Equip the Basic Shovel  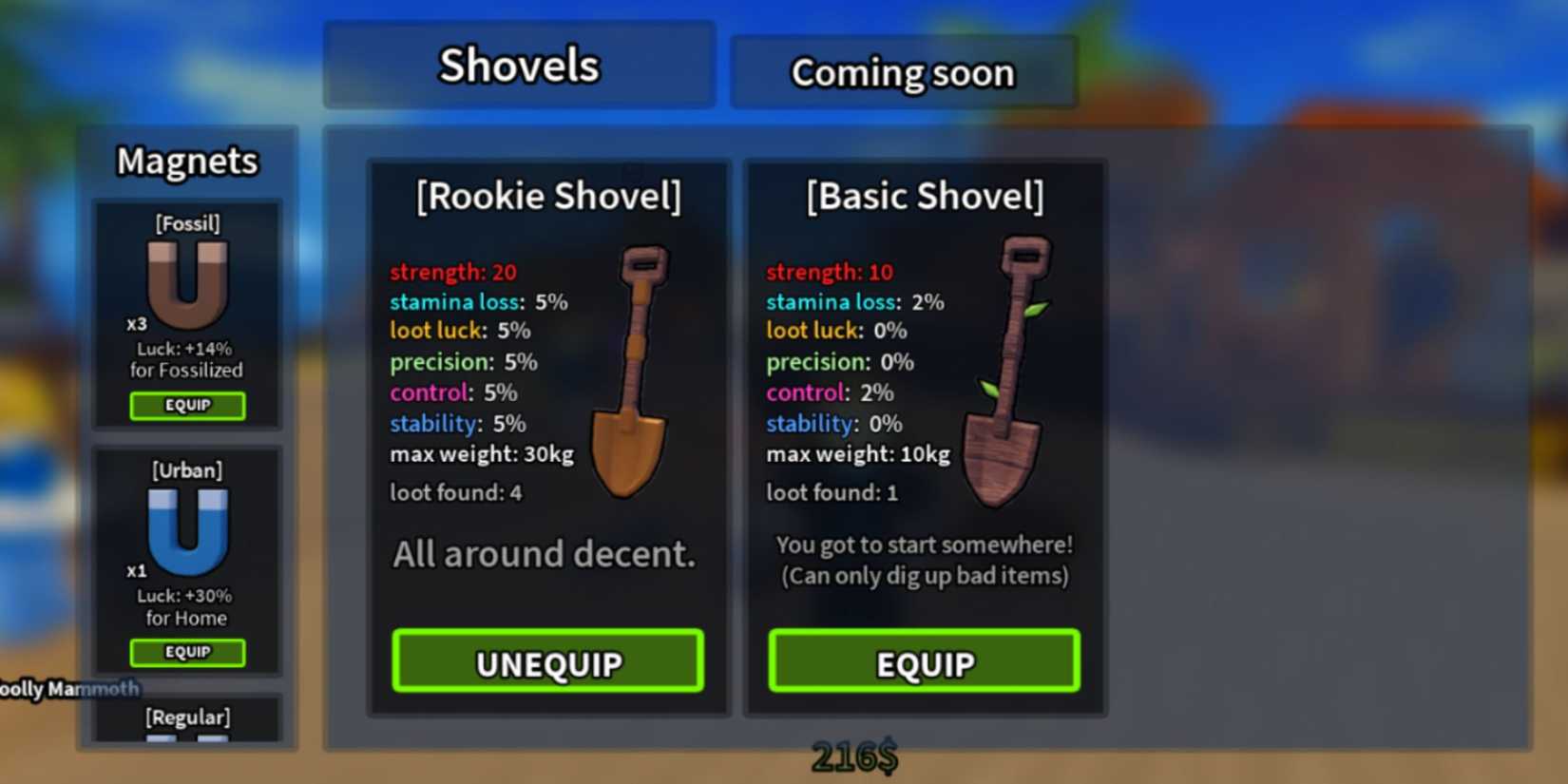coord(923,662)
